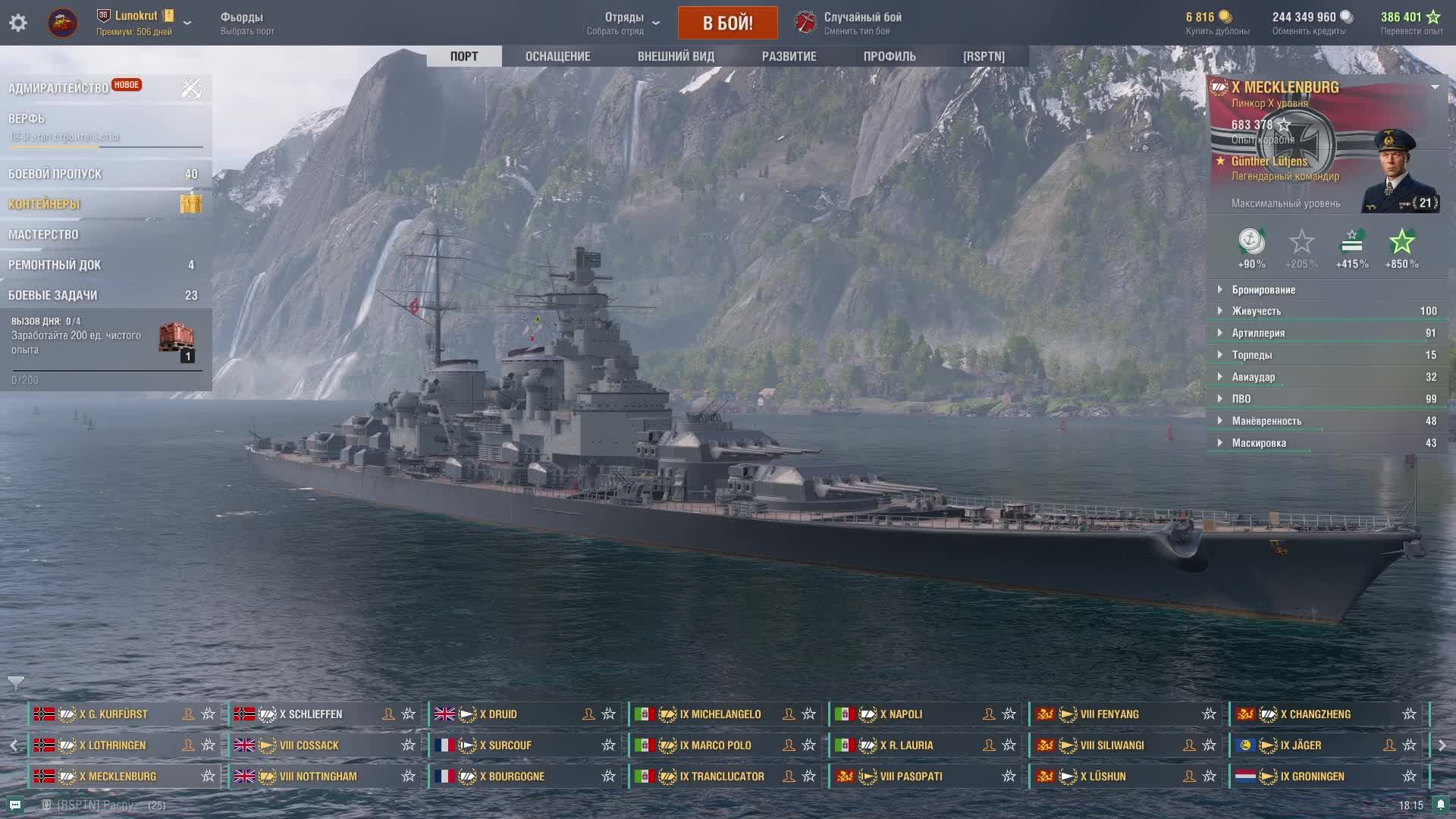Switch to the ОСНАЩЕНИЕ tab

click(x=557, y=56)
